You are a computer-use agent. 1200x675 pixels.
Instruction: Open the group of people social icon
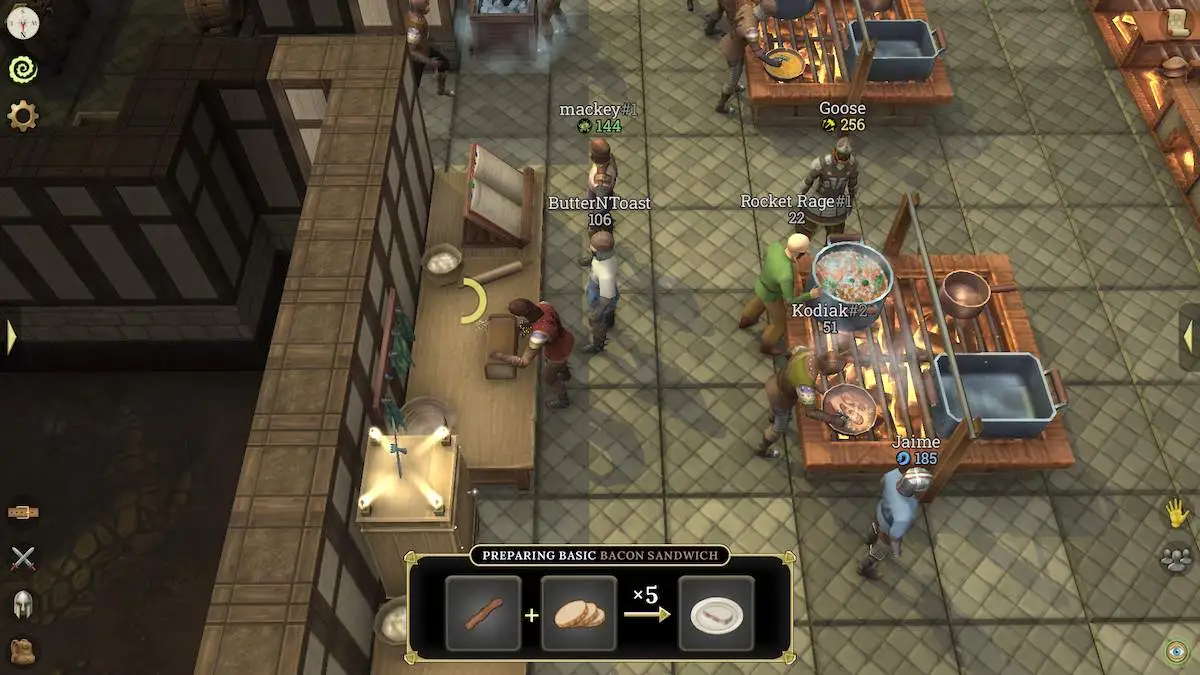(x=1176, y=558)
